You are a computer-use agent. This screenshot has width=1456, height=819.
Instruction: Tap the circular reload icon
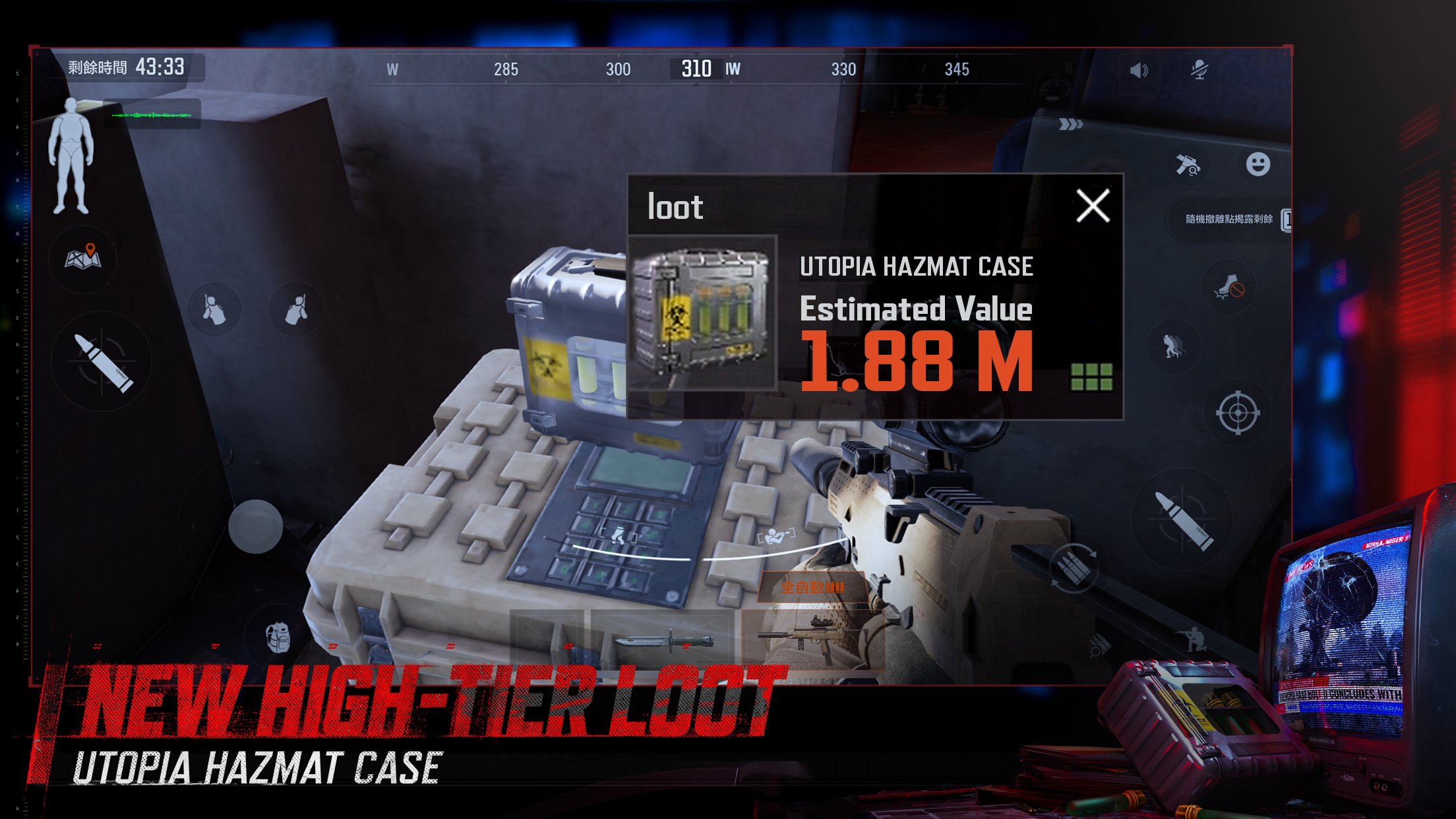pos(1074,567)
